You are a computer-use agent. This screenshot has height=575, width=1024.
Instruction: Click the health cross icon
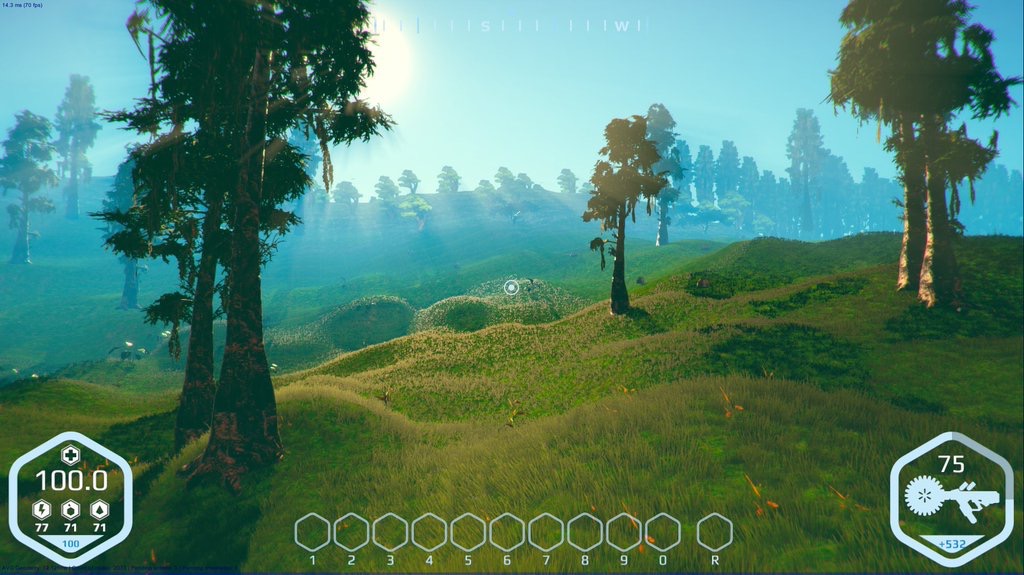tap(70, 455)
